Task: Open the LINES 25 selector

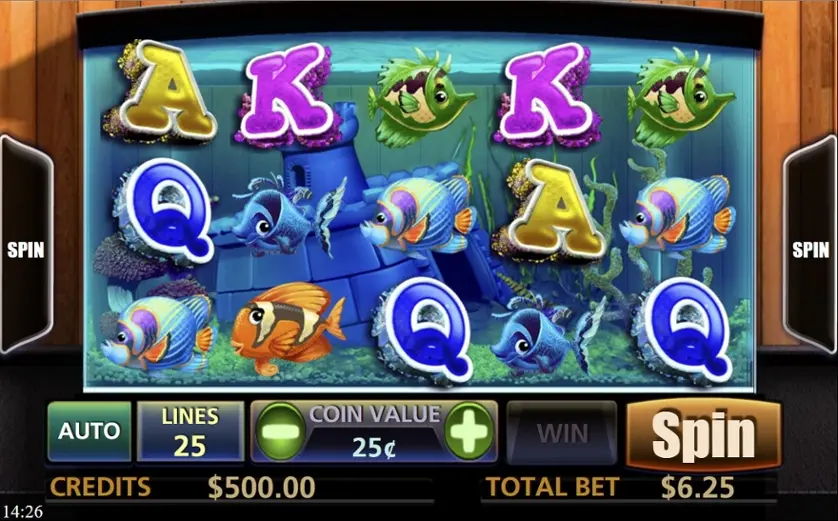Action: tap(190, 432)
